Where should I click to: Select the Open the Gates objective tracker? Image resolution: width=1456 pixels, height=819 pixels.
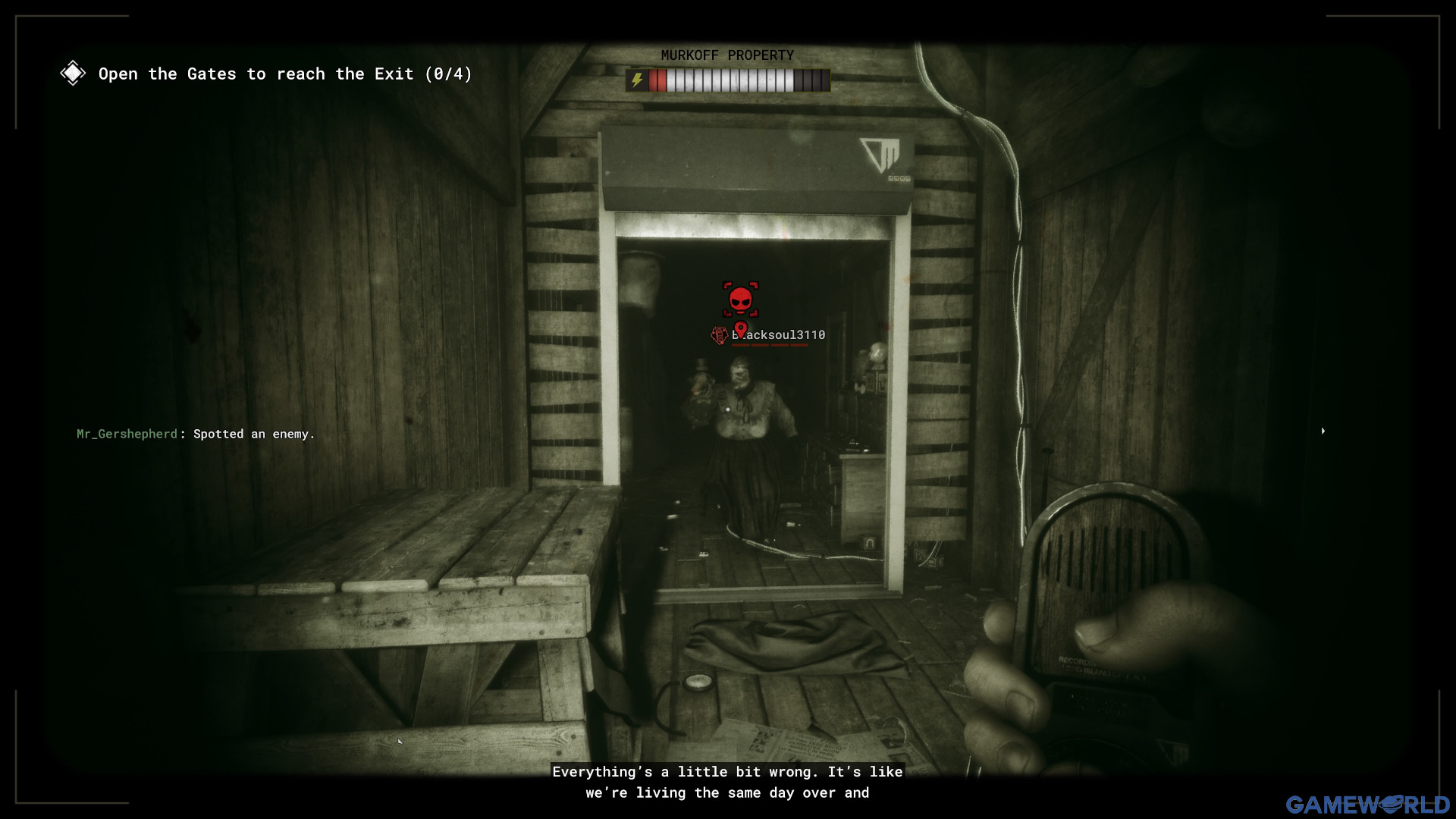coord(285,74)
